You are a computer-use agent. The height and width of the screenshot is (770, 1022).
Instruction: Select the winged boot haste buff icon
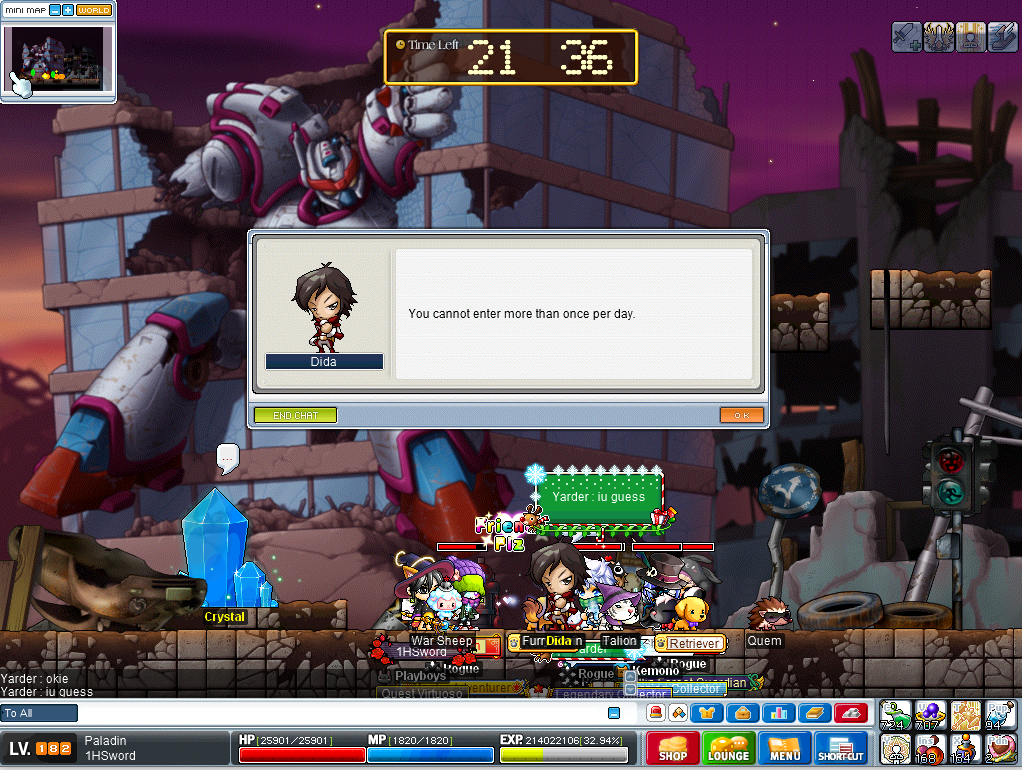[x=1001, y=37]
